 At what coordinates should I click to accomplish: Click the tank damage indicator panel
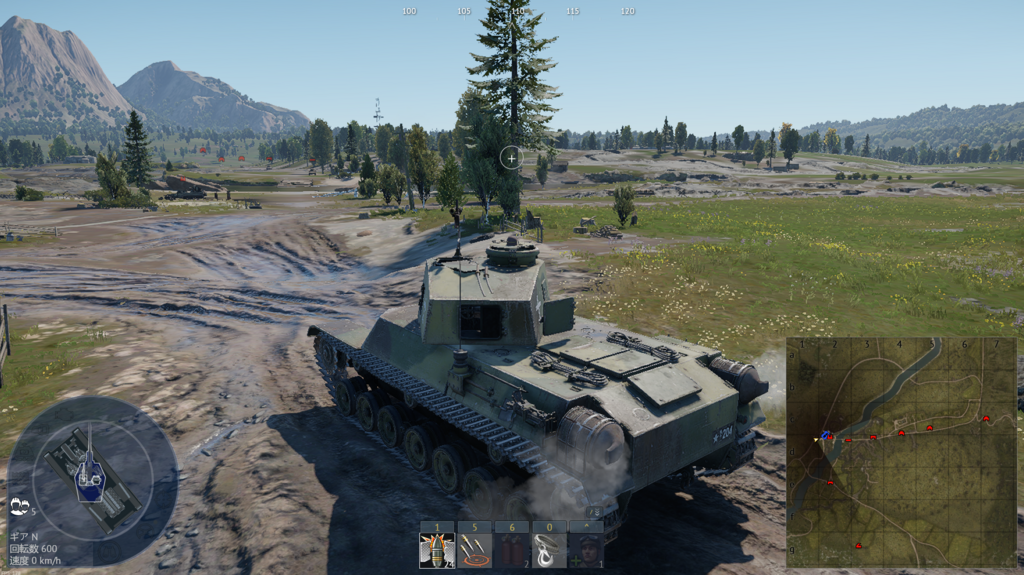pos(92,468)
